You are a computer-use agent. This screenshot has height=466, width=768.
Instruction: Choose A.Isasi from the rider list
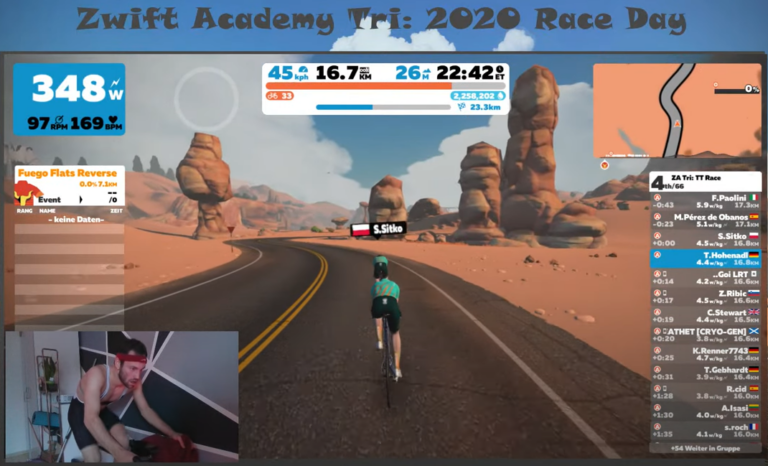coord(705,411)
